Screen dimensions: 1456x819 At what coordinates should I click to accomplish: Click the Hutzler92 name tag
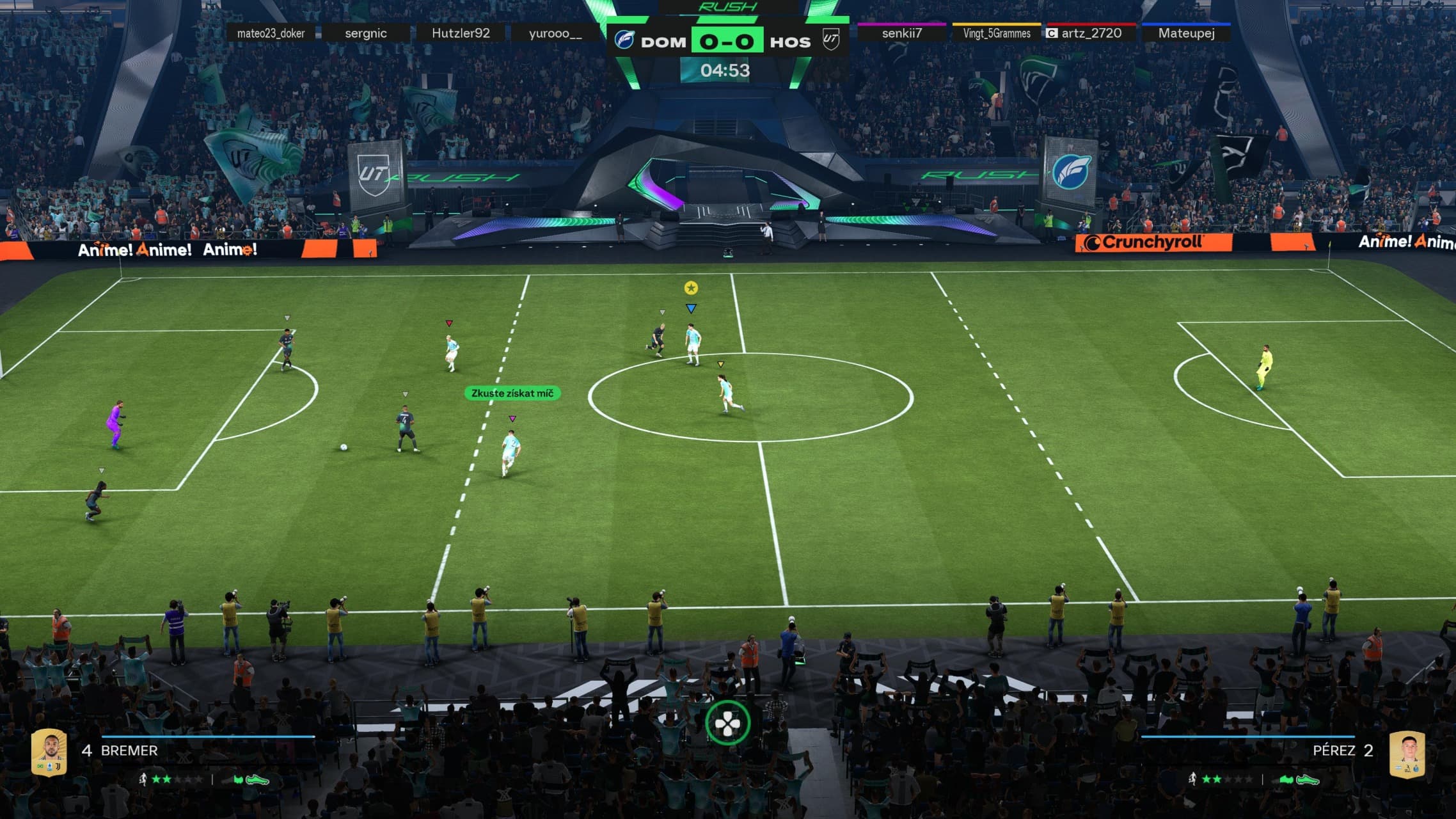[x=461, y=33]
